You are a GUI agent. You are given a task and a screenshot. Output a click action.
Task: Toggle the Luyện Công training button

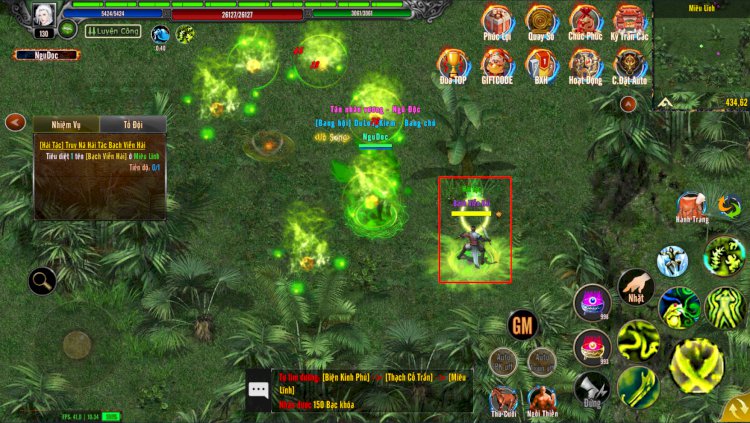tap(114, 32)
